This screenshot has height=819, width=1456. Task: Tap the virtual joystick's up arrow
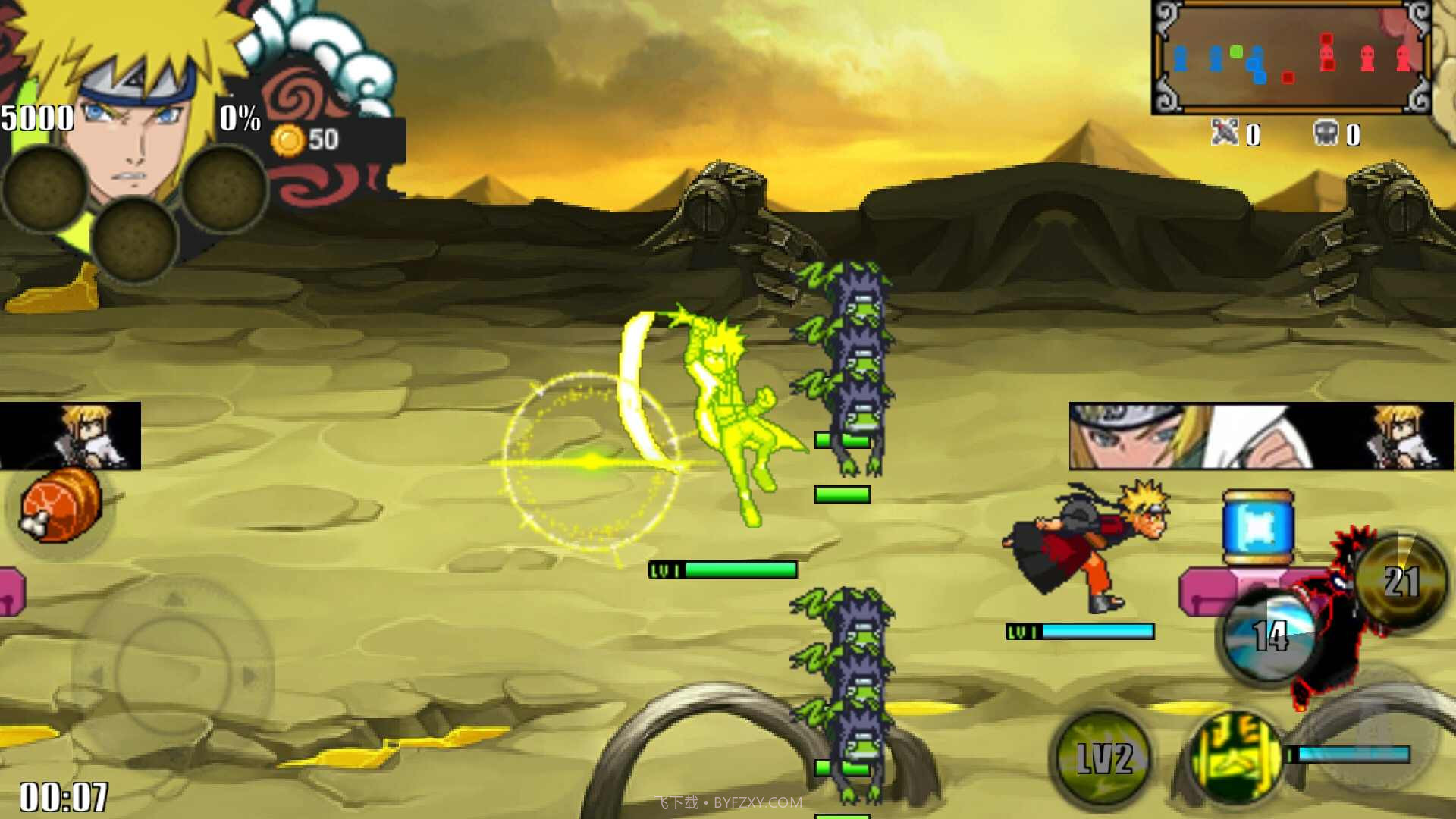pos(174,599)
